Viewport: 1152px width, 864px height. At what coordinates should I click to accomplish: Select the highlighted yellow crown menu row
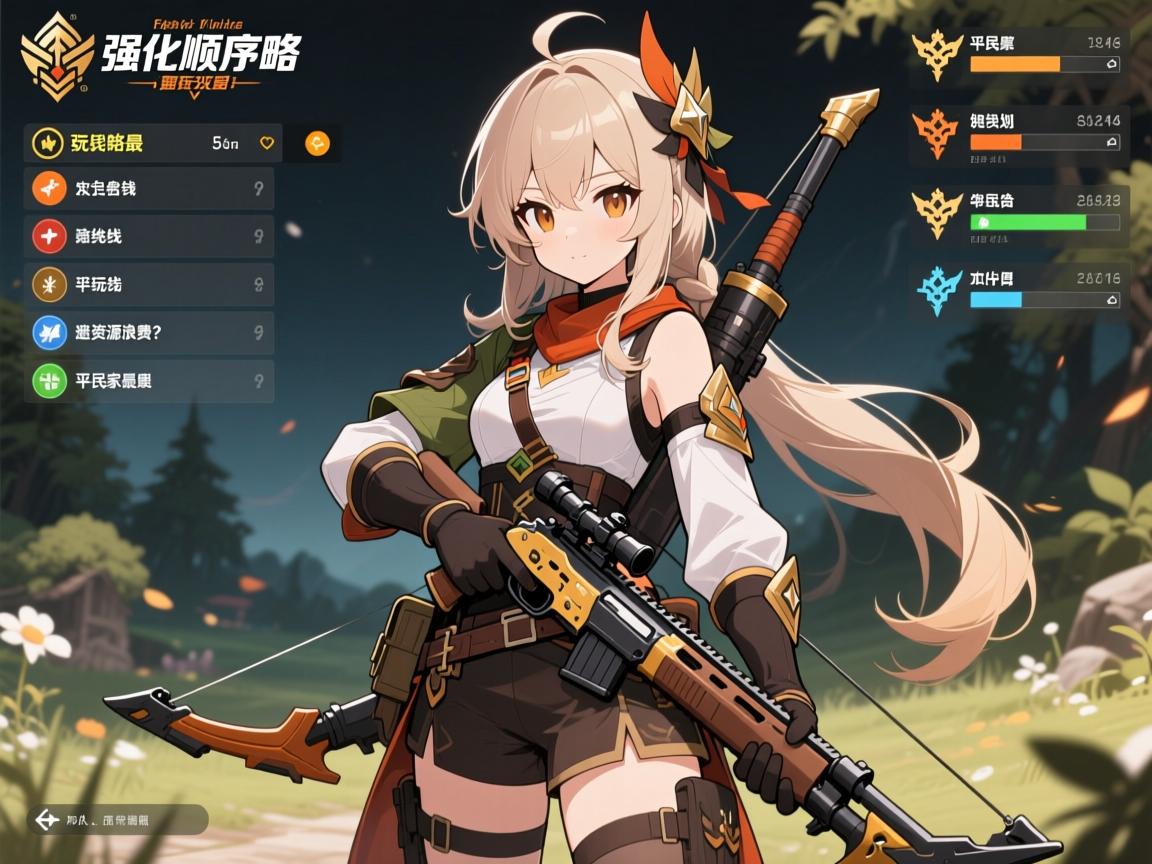pos(150,143)
